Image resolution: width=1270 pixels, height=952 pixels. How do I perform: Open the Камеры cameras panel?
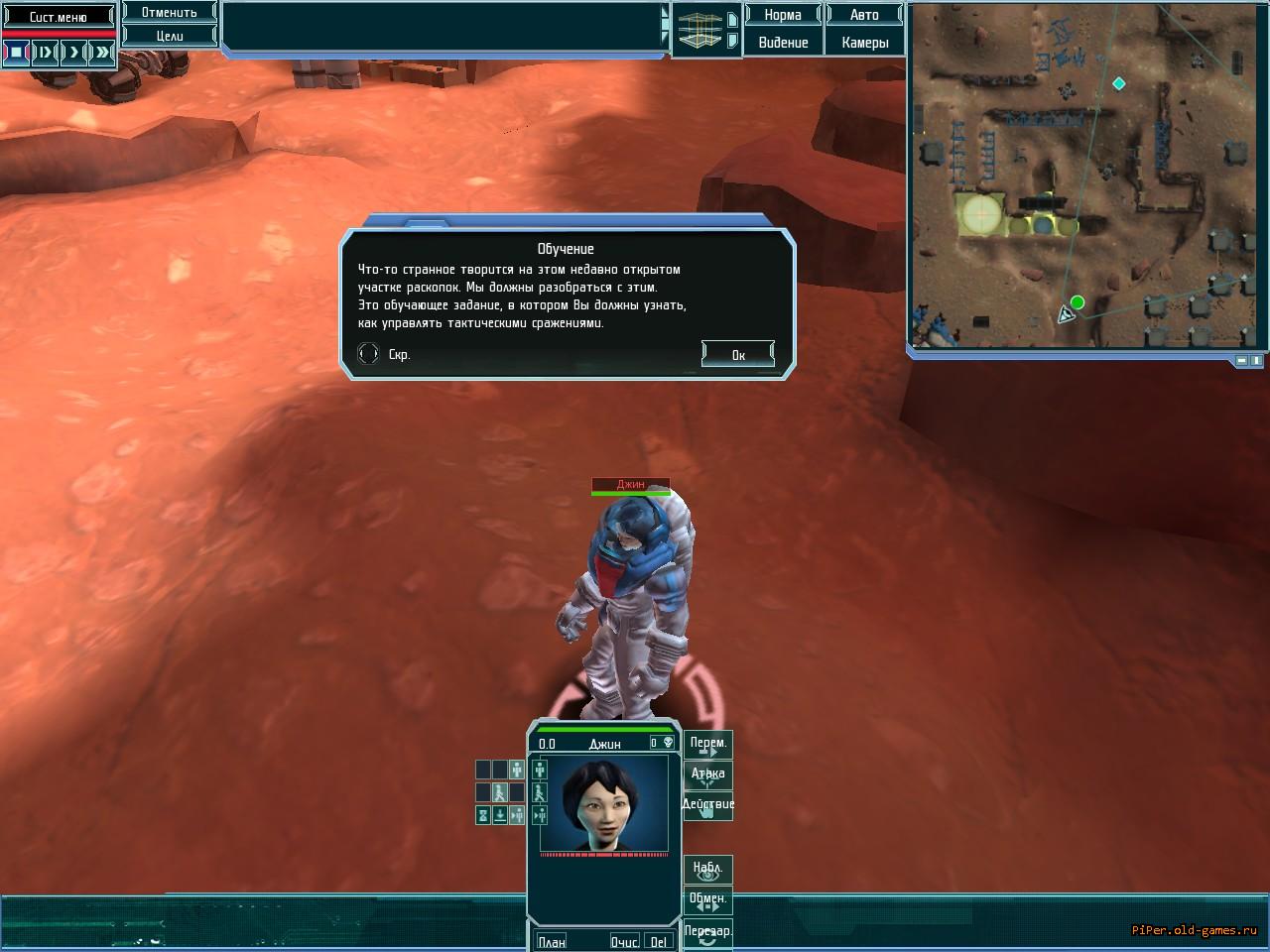[x=864, y=43]
